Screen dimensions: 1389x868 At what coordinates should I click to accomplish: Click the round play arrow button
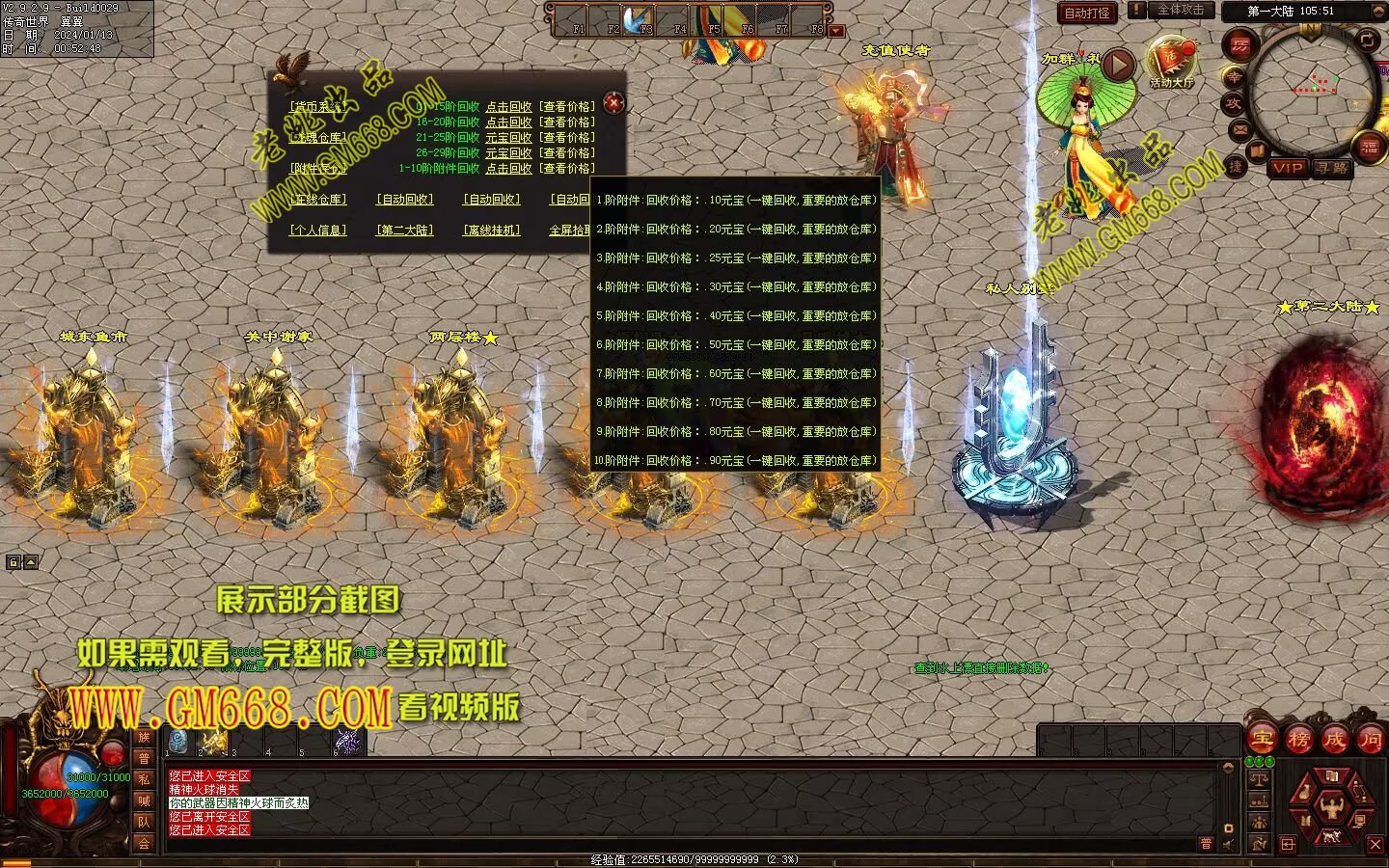point(1118,66)
